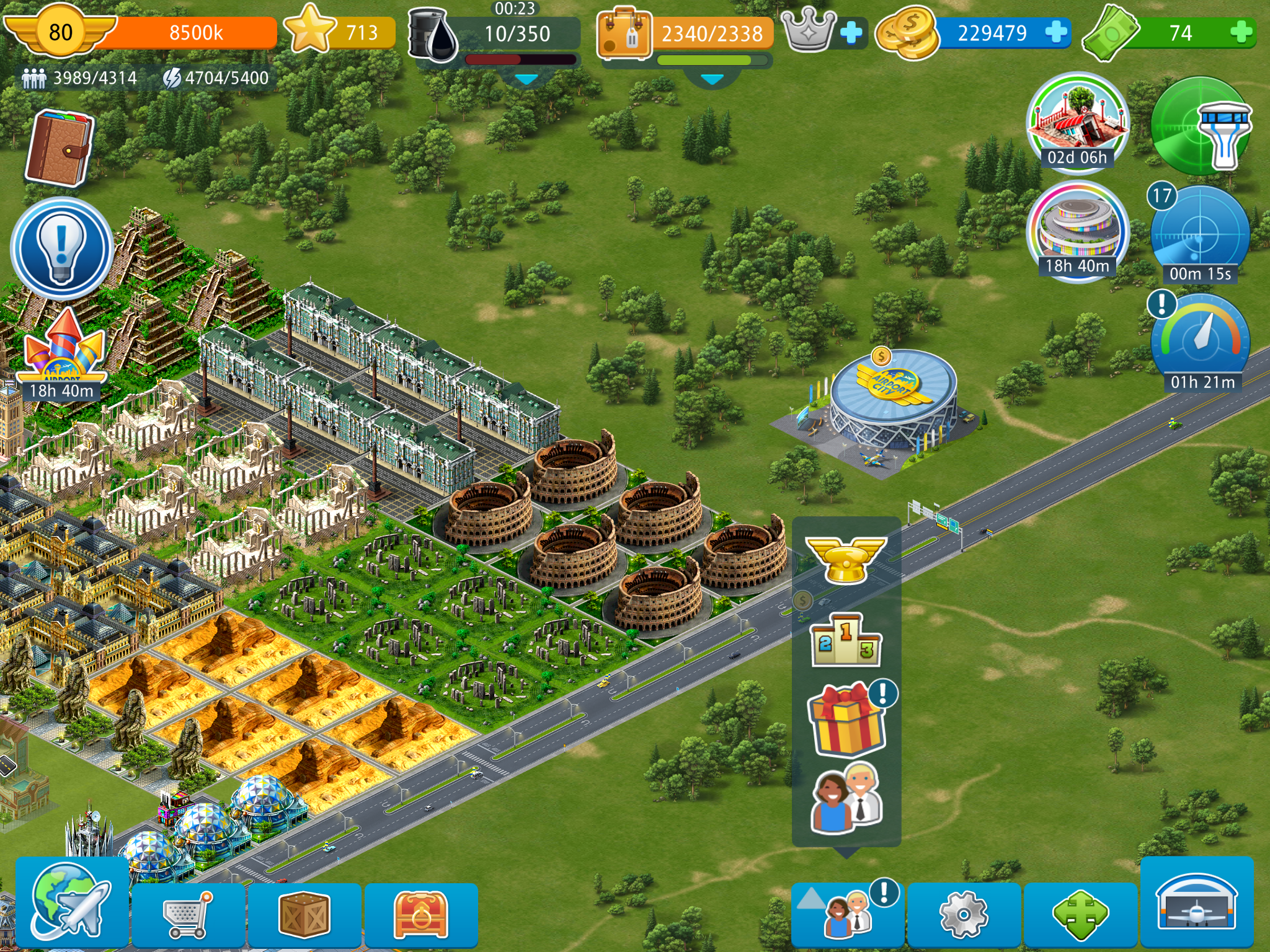The height and width of the screenshot is (952, 1270).
Task: Show the podium leaderboard rankings
Action: pos(846,640)
